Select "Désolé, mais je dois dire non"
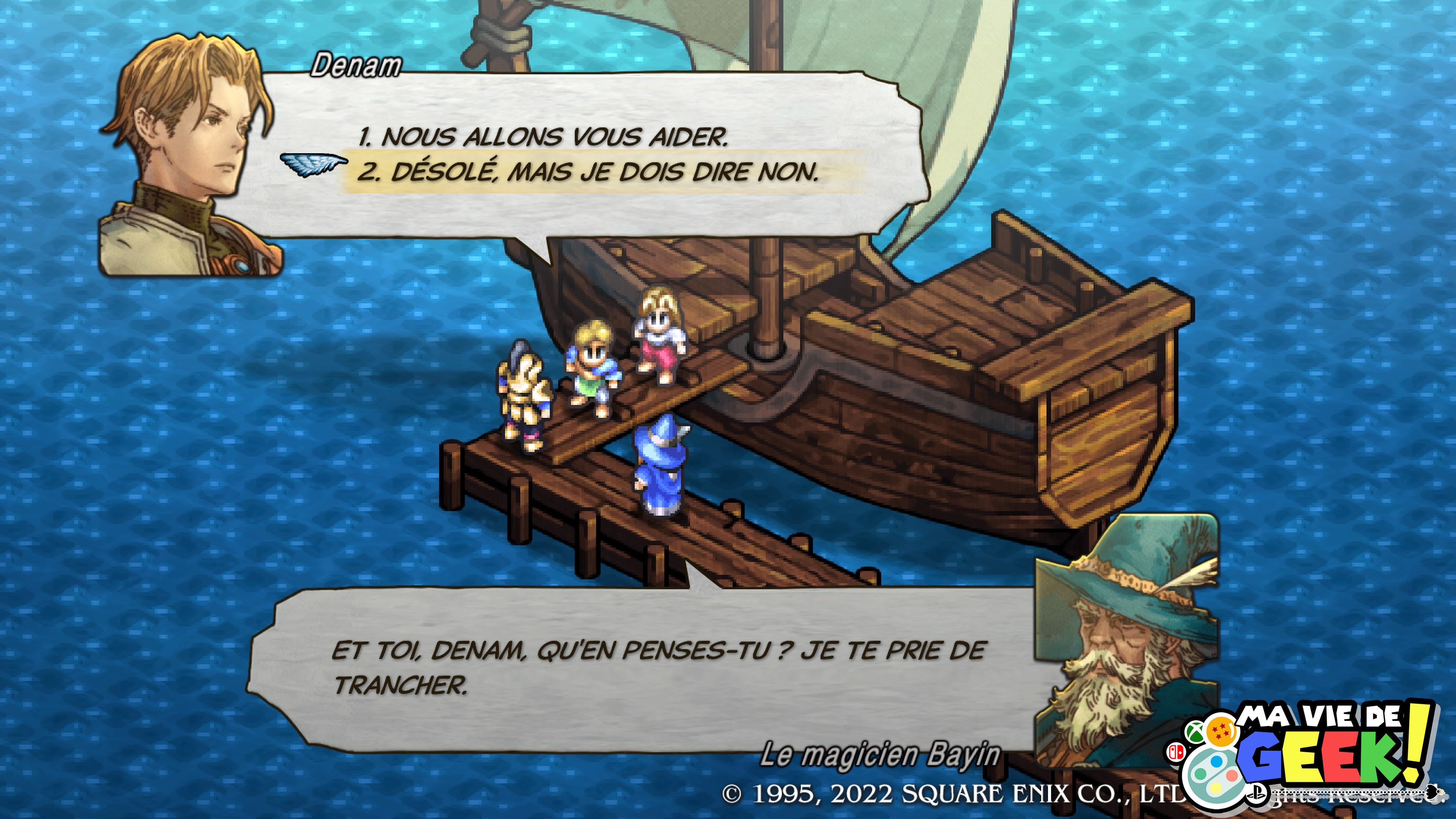This screenshot has width=1456, height=819. (588, 173)
